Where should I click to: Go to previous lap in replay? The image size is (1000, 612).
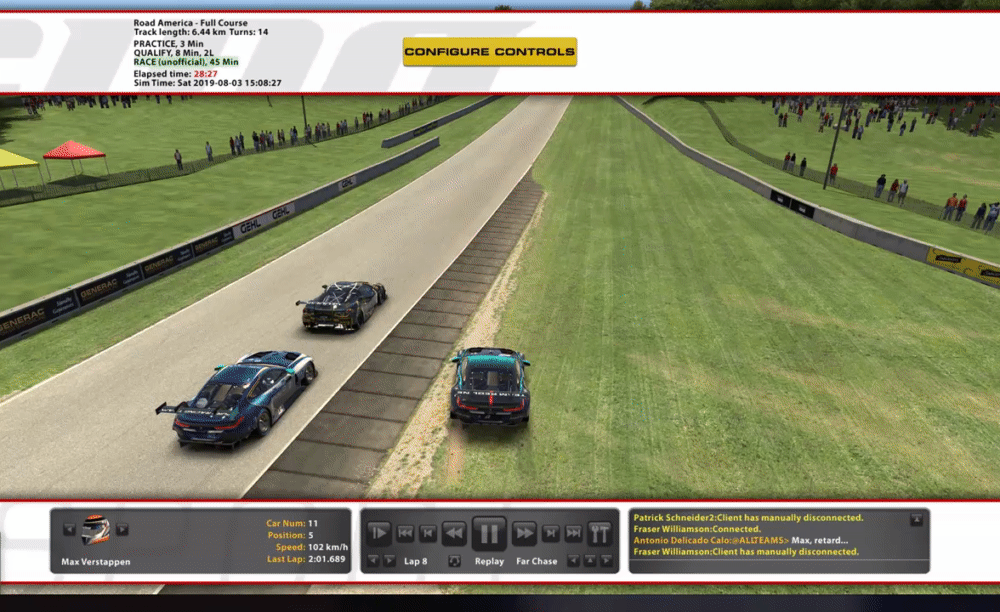[x=372, y=561]
